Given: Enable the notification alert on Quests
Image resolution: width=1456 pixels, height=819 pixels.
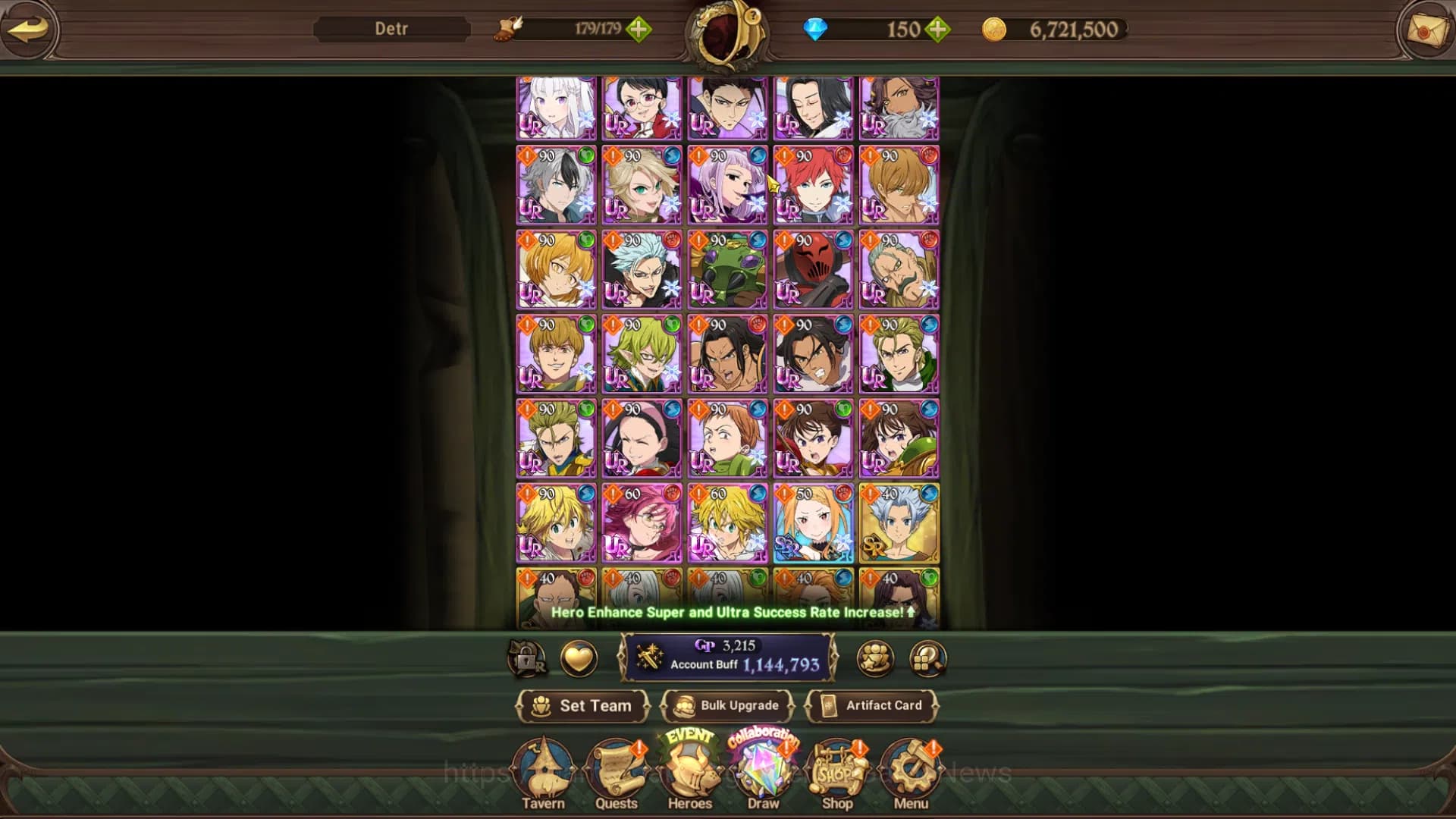Looking at the screenshot, I should point(638,749).
